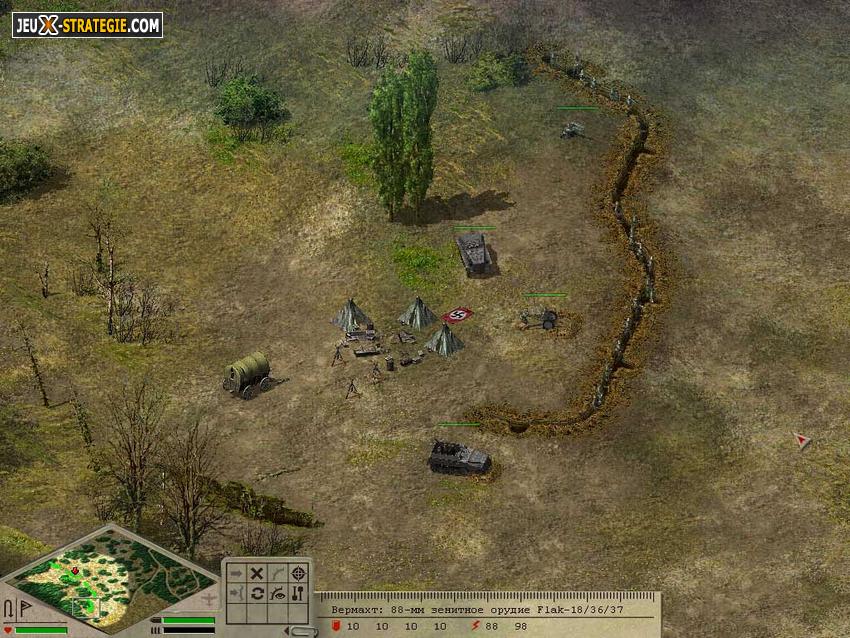Screen dimensions: 850x638
Task: Click the minimap terrain overview
Action: click(x=108, y=578)
